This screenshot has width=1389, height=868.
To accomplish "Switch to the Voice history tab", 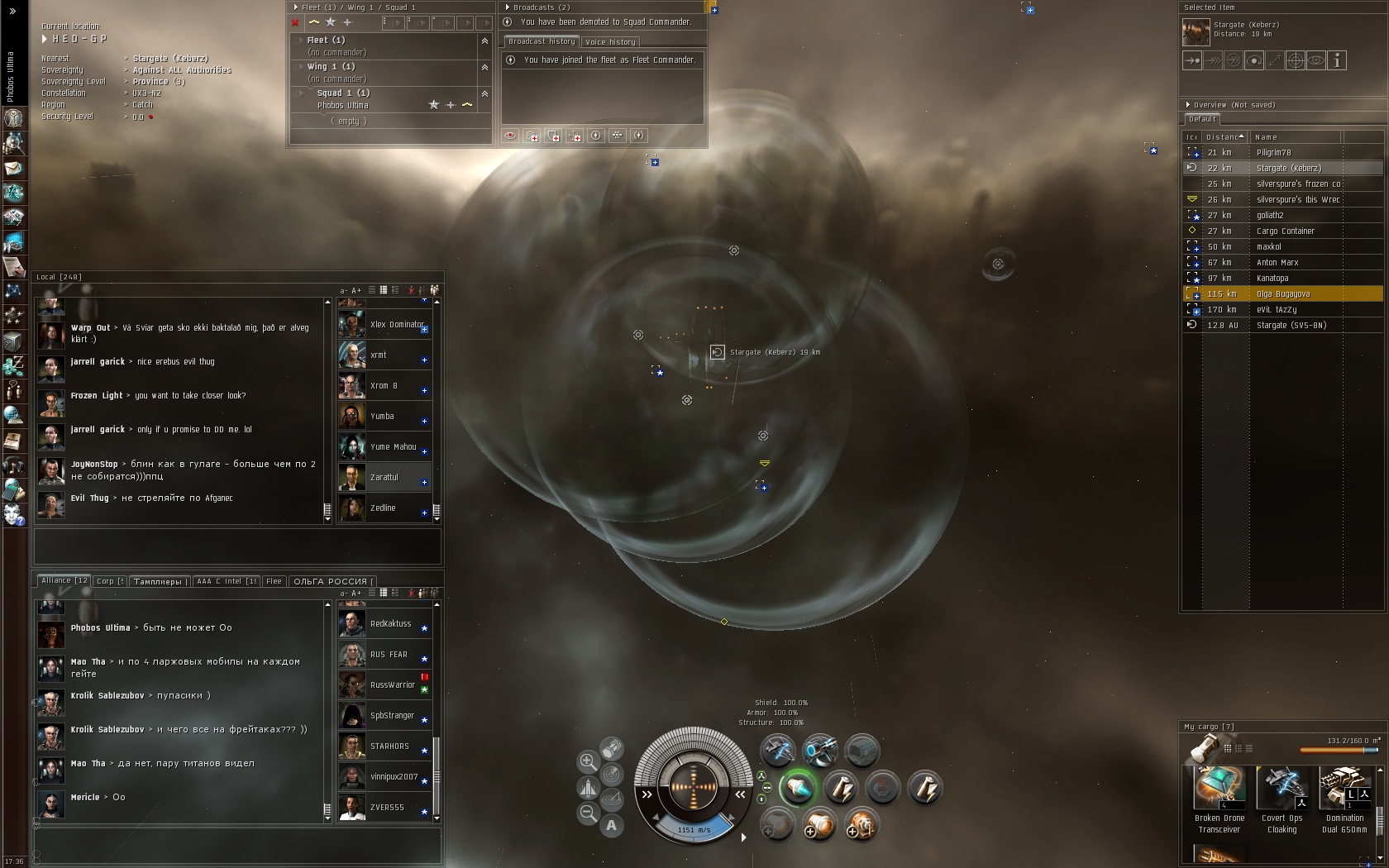I will [x=610, y=42].
